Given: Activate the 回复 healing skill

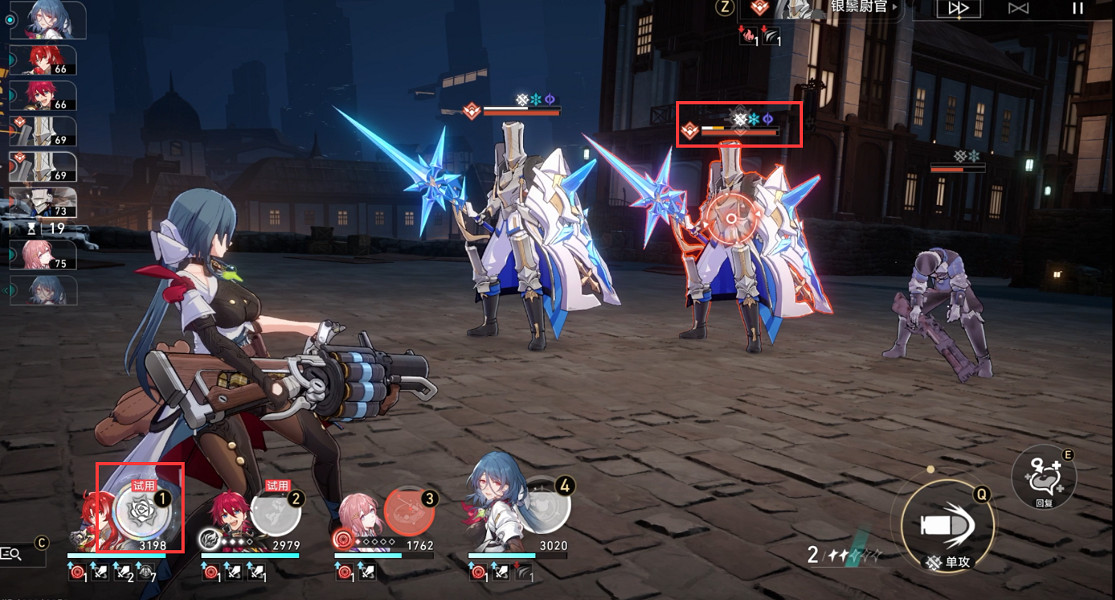Looking at the screenshot, I should pyautogui.click(x=1044, y=477).
